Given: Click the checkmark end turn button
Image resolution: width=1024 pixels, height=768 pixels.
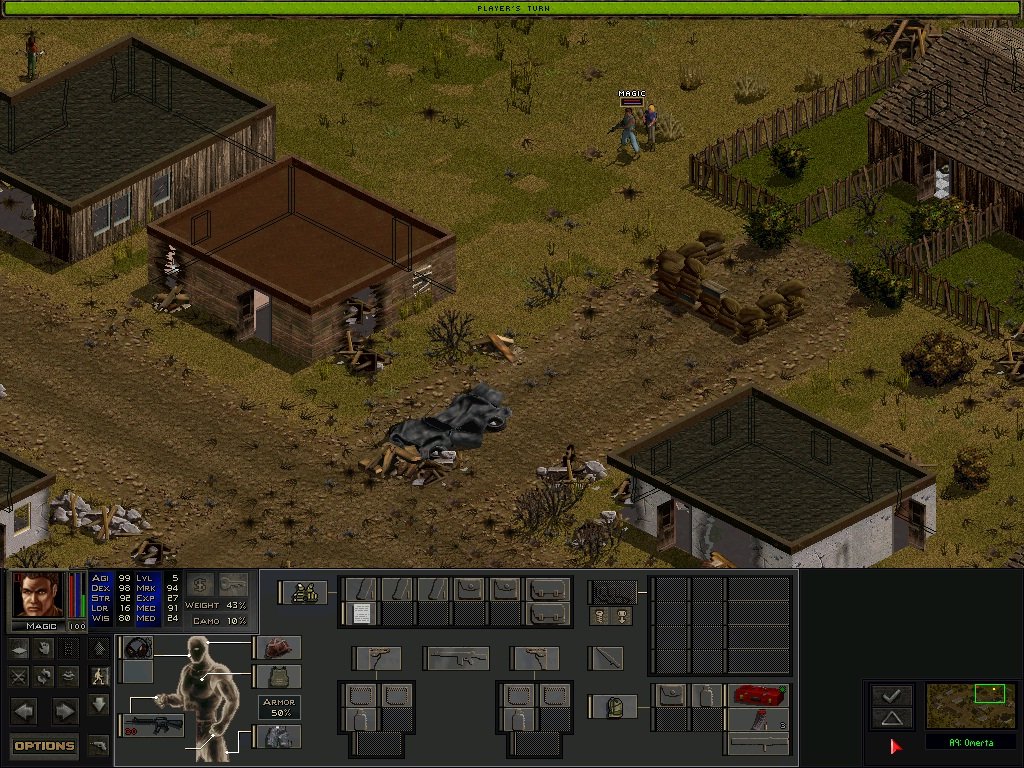Looking at the screenshot, I should pyautogui.click(x=891, y=695).
